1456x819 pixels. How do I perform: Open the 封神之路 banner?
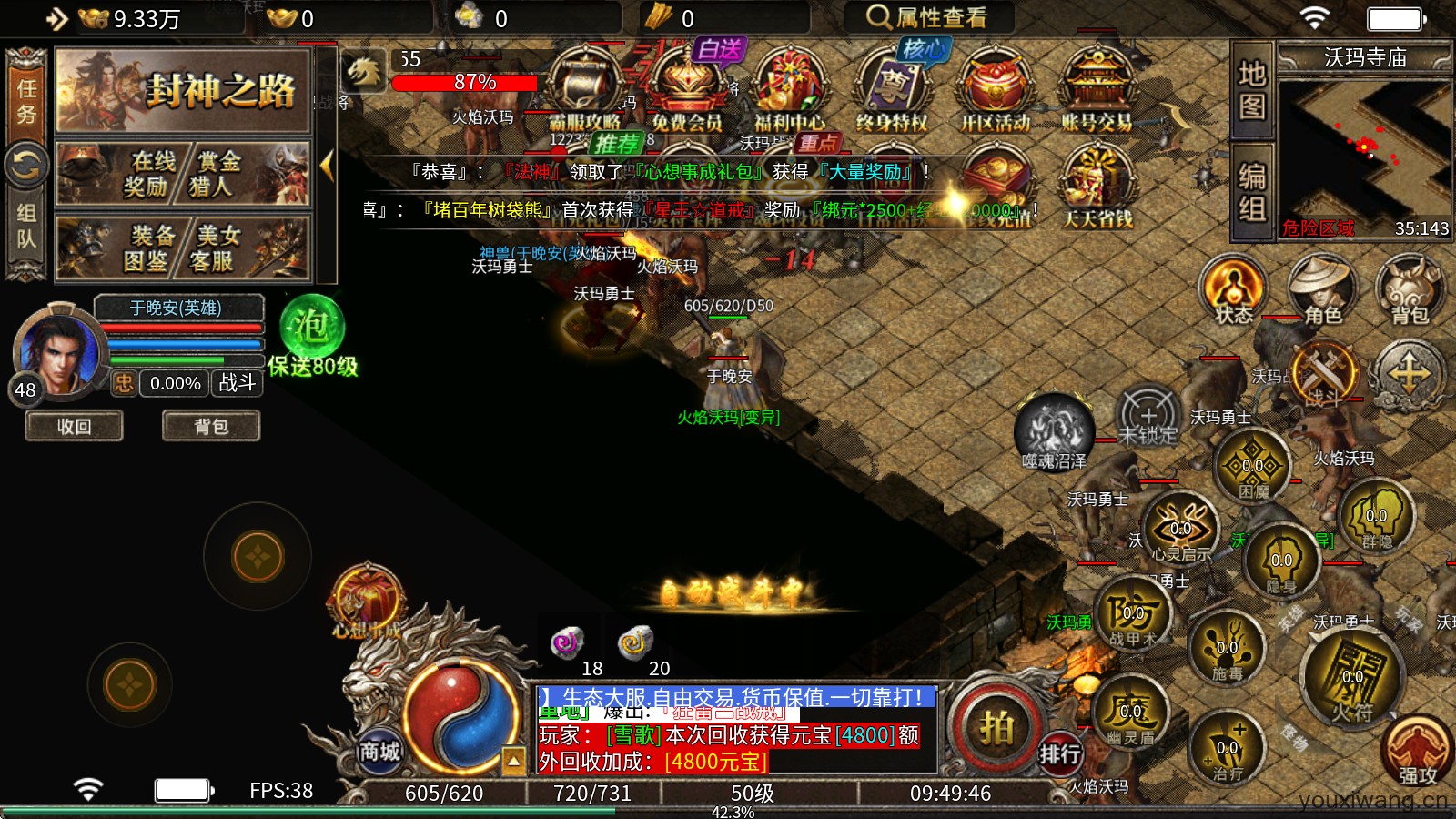pyautogui.click(x=183, y=91)
